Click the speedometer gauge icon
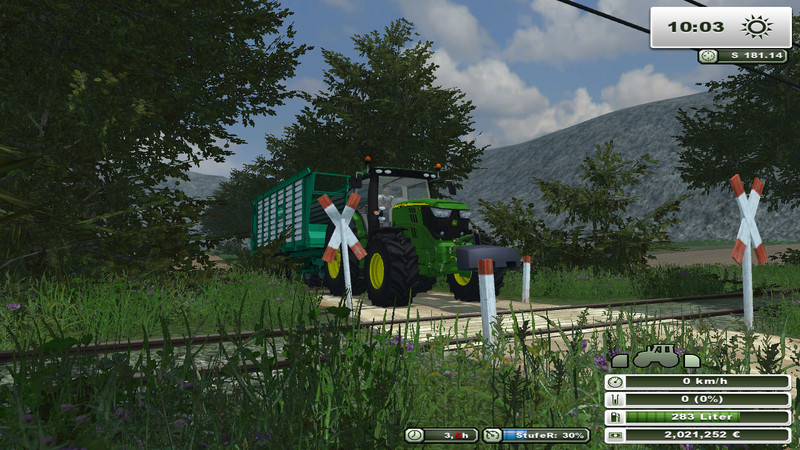 click(x=616, y=382)
